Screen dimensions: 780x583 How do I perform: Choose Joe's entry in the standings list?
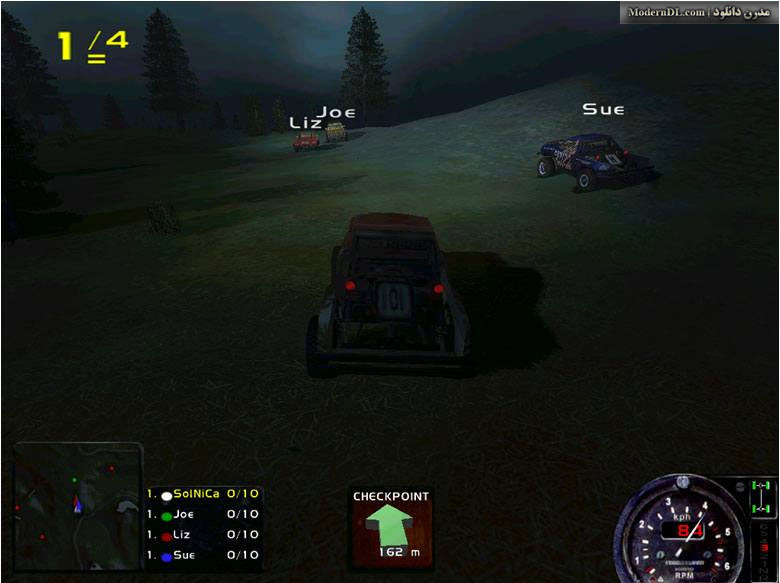tap(203, 515)
